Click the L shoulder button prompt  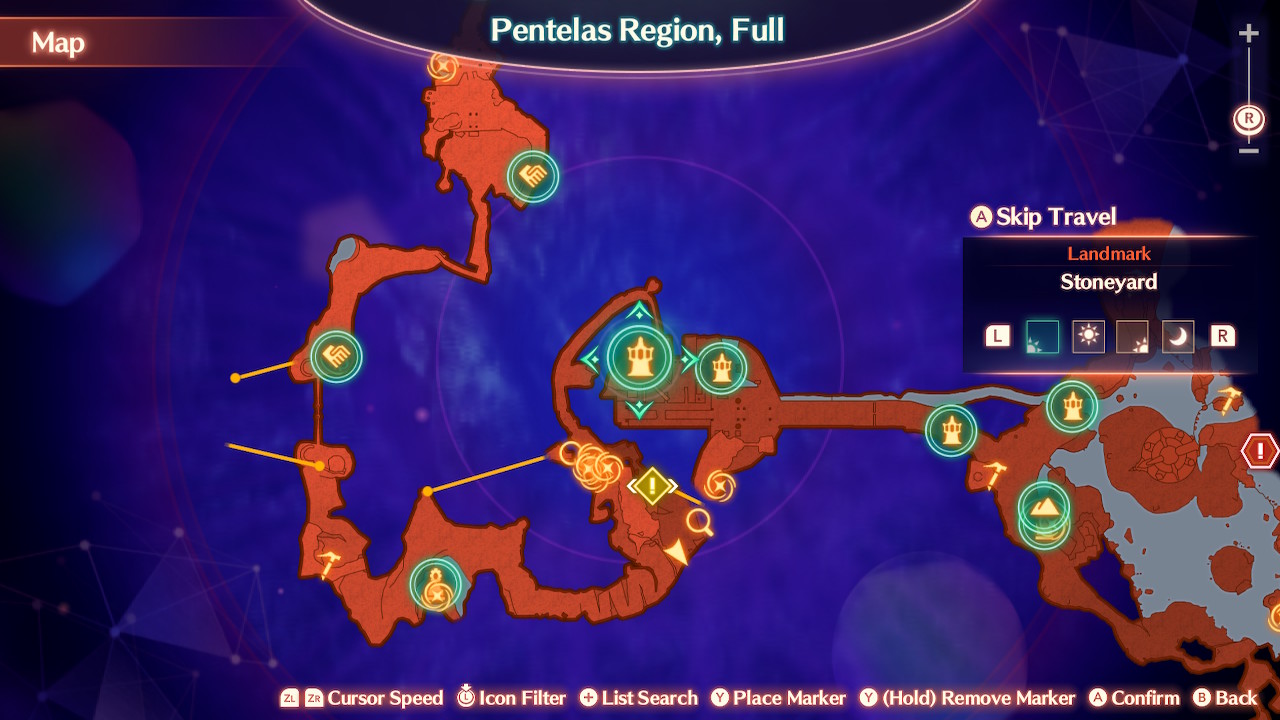point(996,336)
